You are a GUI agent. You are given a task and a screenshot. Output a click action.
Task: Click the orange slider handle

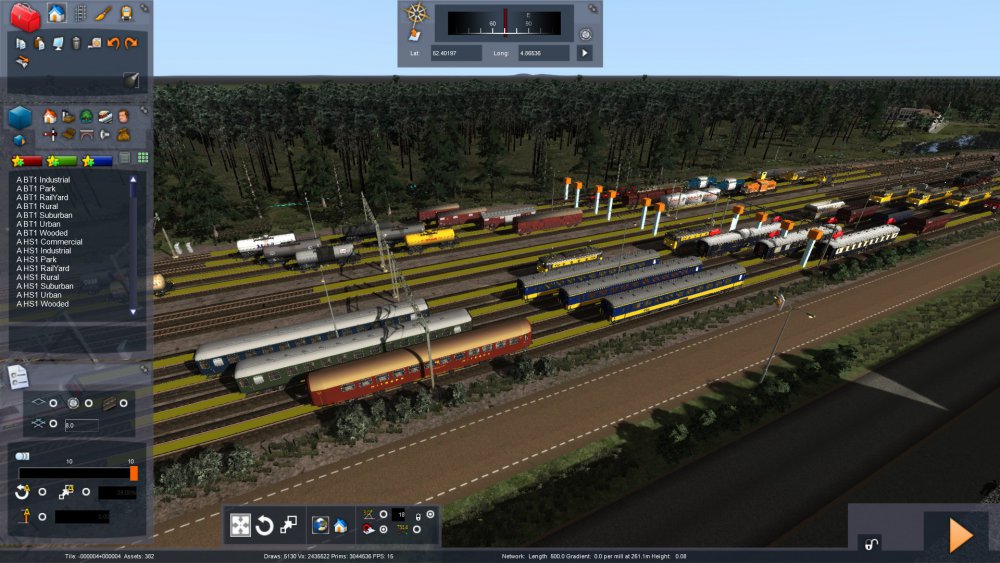pyautogui.click(x=134, y=473)
